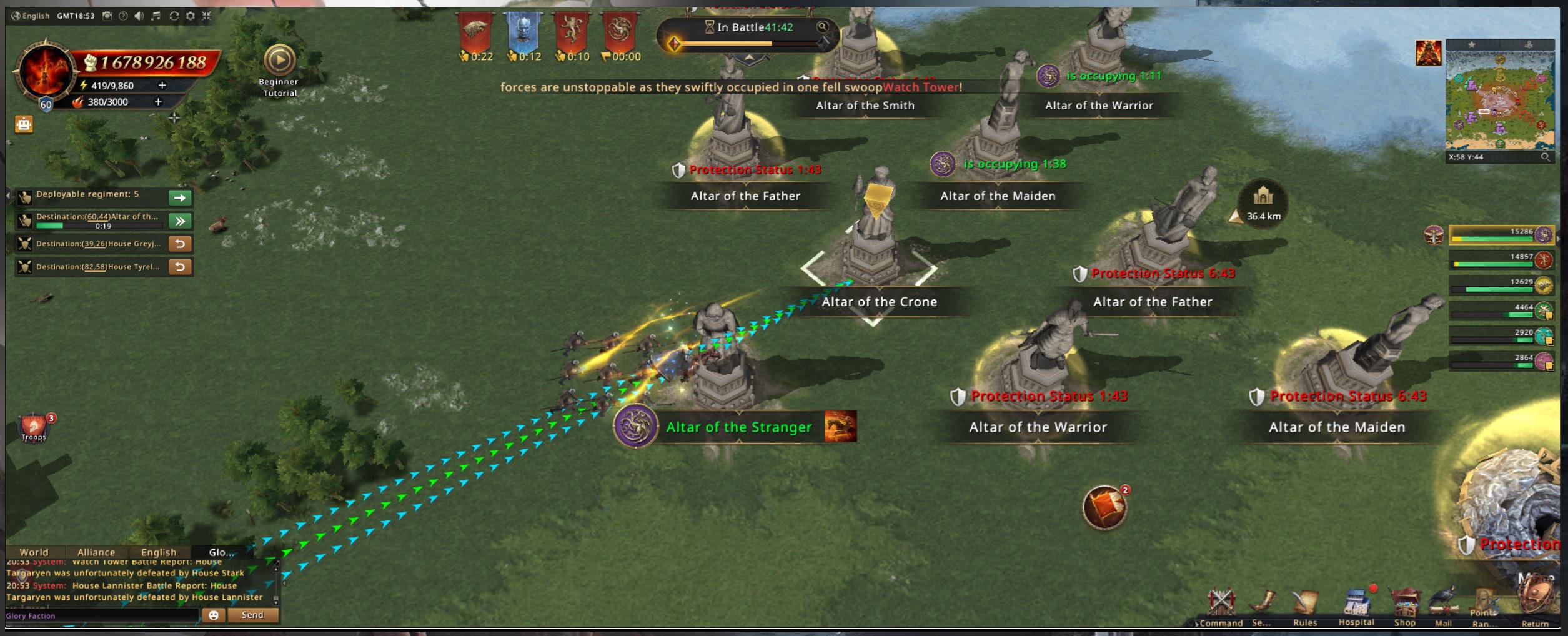Toggle sound with the speaker icon
Screen dimensions: 1568x636
[x=139, y=16]
